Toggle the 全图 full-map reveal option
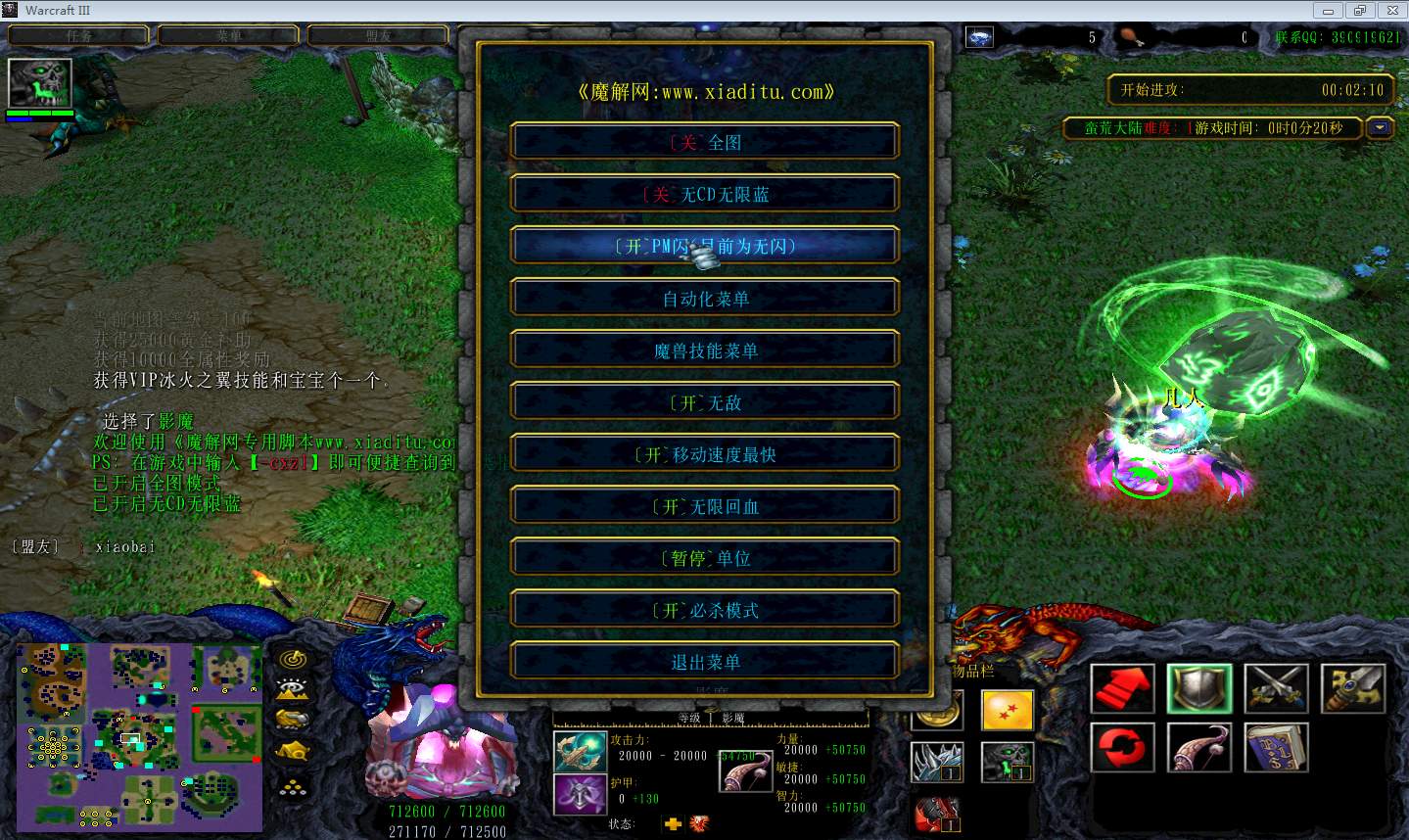This screenshot has height=840, width=1409. (704, 141)
